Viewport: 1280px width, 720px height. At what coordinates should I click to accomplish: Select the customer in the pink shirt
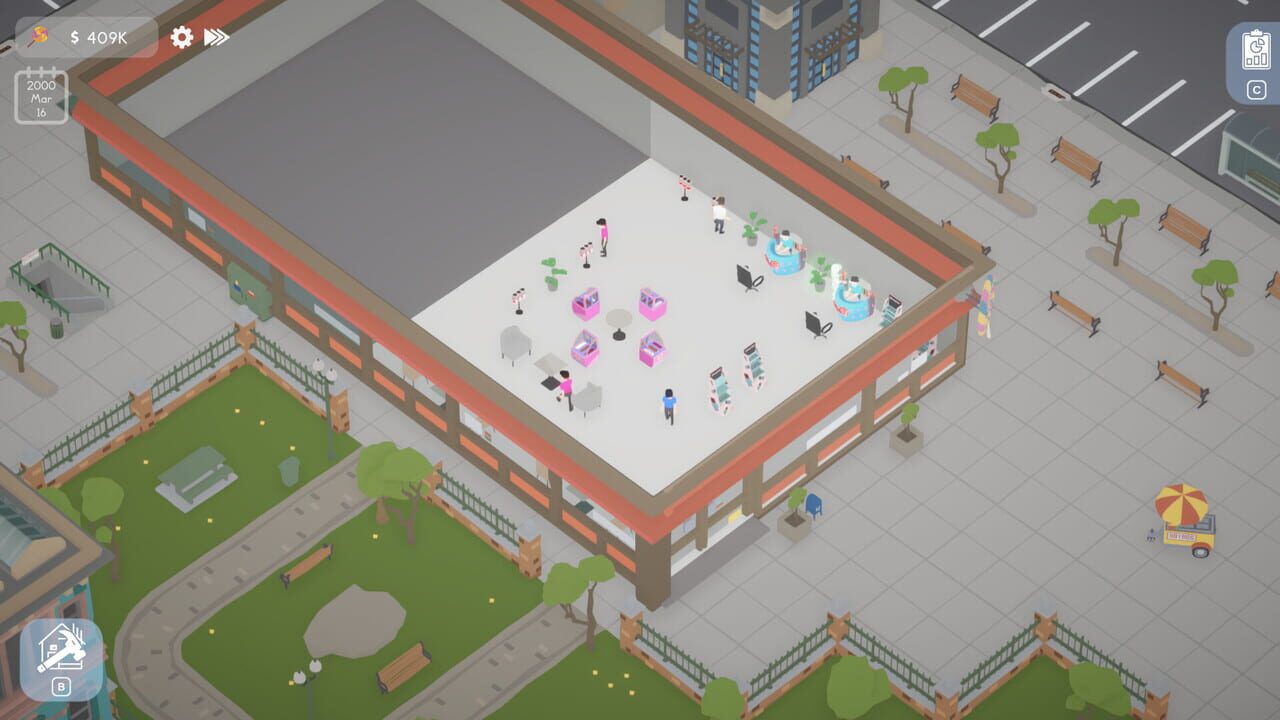603,234
